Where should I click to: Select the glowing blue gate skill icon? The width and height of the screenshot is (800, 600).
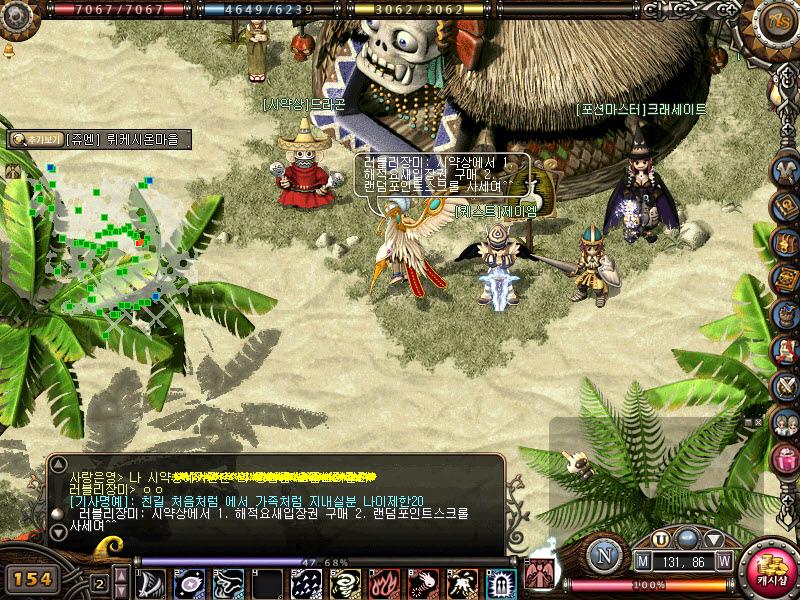pos(501,583)
